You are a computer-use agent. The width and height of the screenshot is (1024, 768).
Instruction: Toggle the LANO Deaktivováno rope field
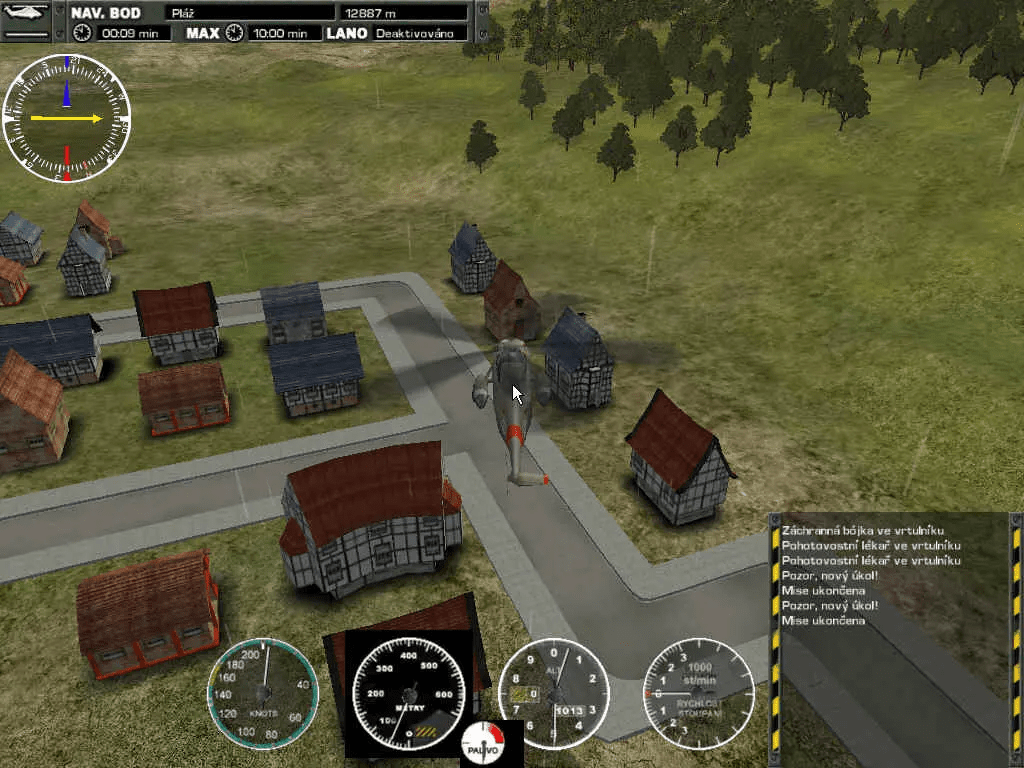[x=420, y=33]
